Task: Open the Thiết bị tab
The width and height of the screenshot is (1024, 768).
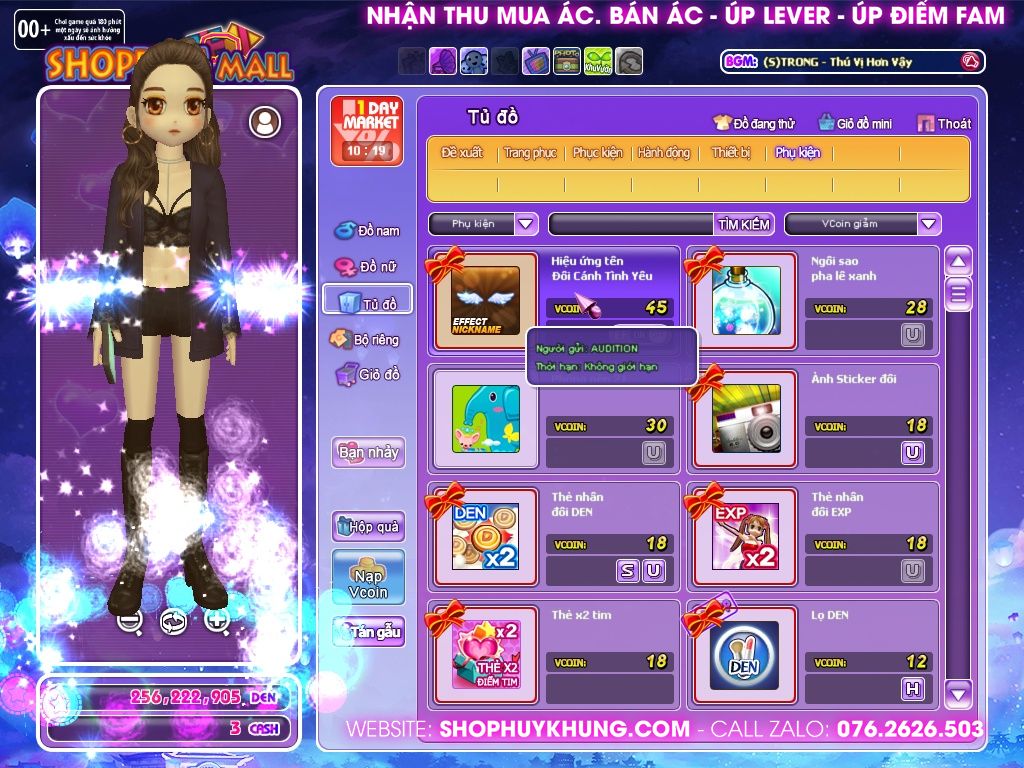Action: click(x=731, y=153)
